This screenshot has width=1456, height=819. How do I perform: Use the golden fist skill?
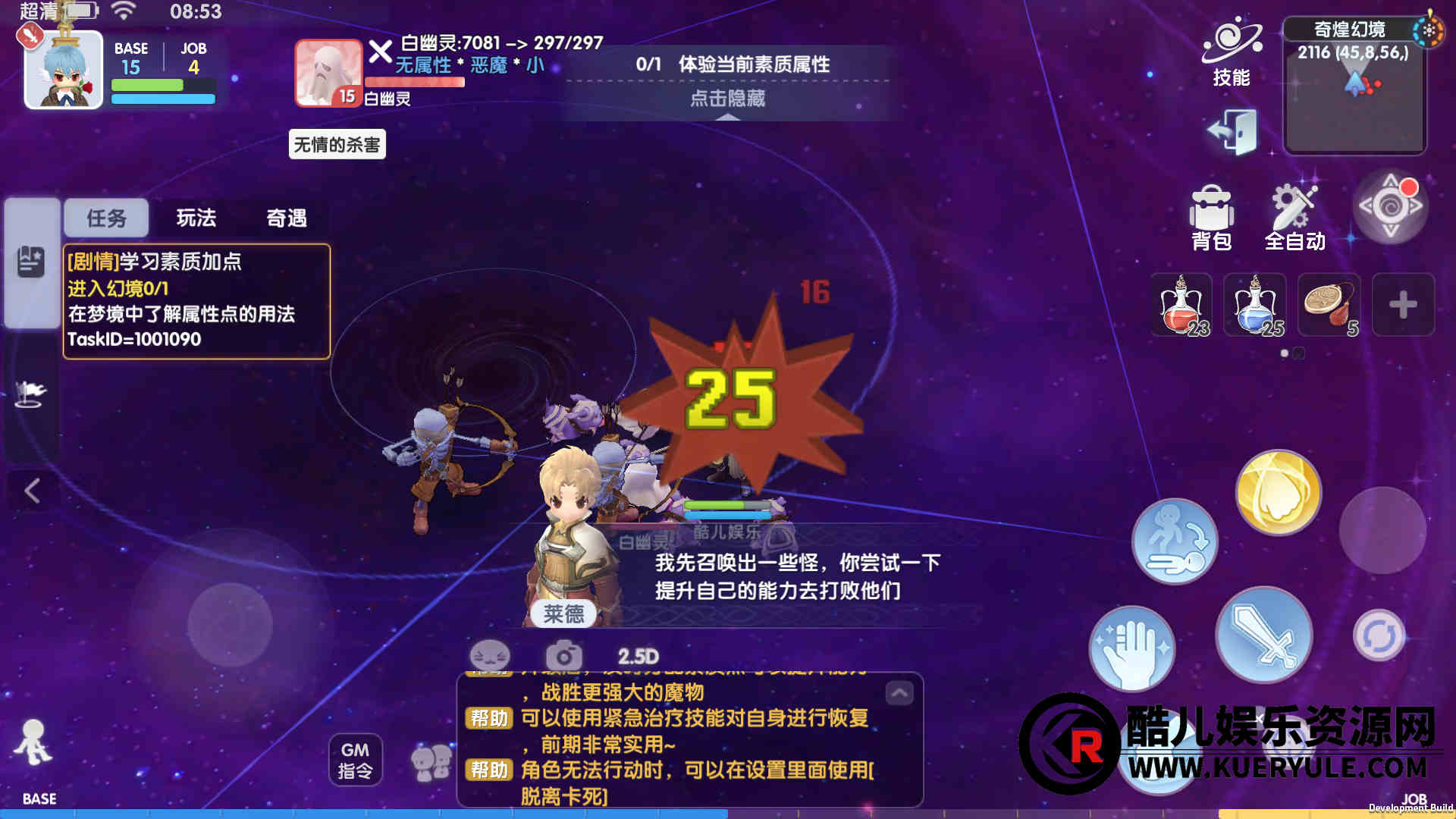coord(1279,492)
